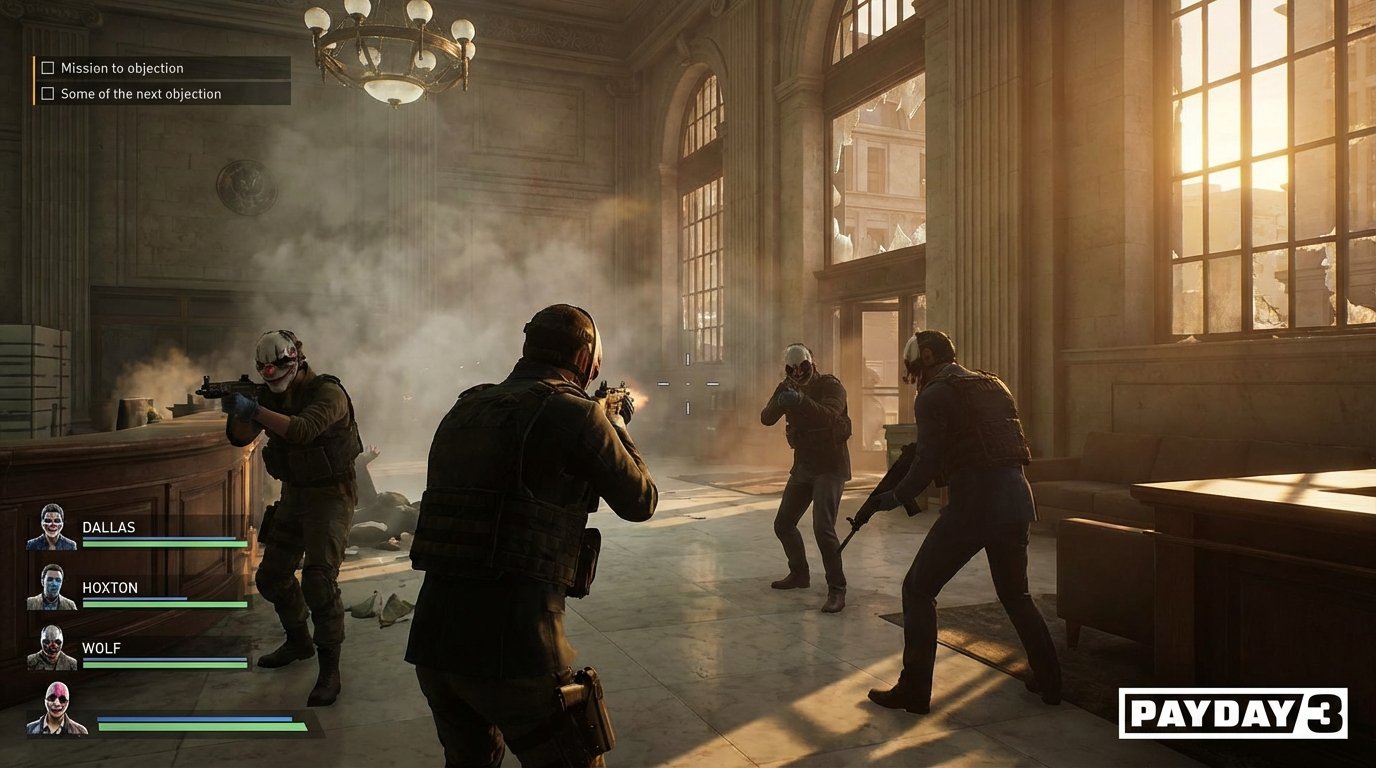Check the 'Mission to objection' objective box
Screen dimensions: 1376x768
click(x=47, y=67)
